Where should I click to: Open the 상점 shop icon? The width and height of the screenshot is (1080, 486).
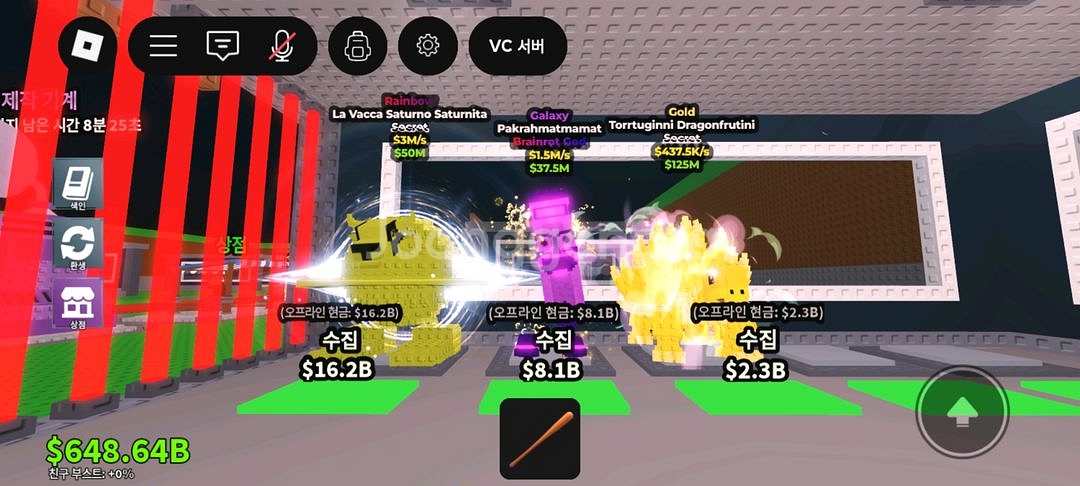point(78,305)
